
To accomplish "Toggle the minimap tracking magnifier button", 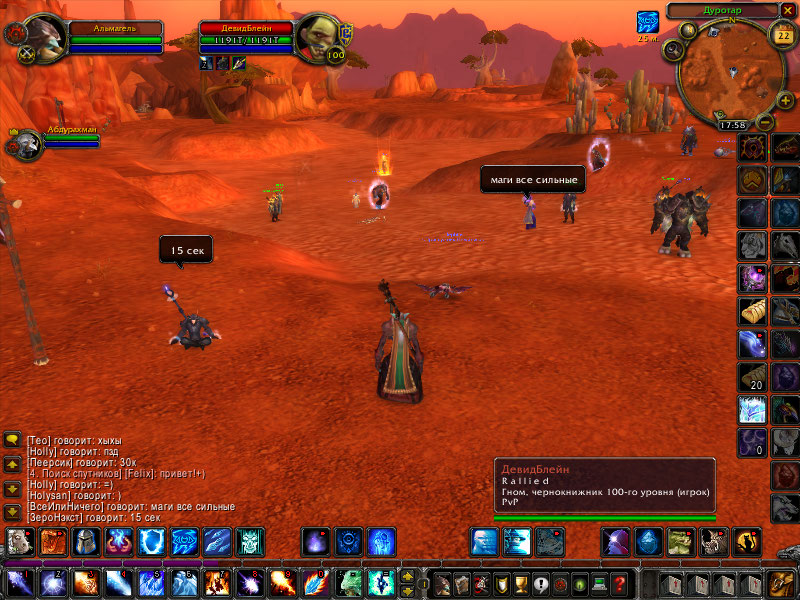I will [673, 50].
